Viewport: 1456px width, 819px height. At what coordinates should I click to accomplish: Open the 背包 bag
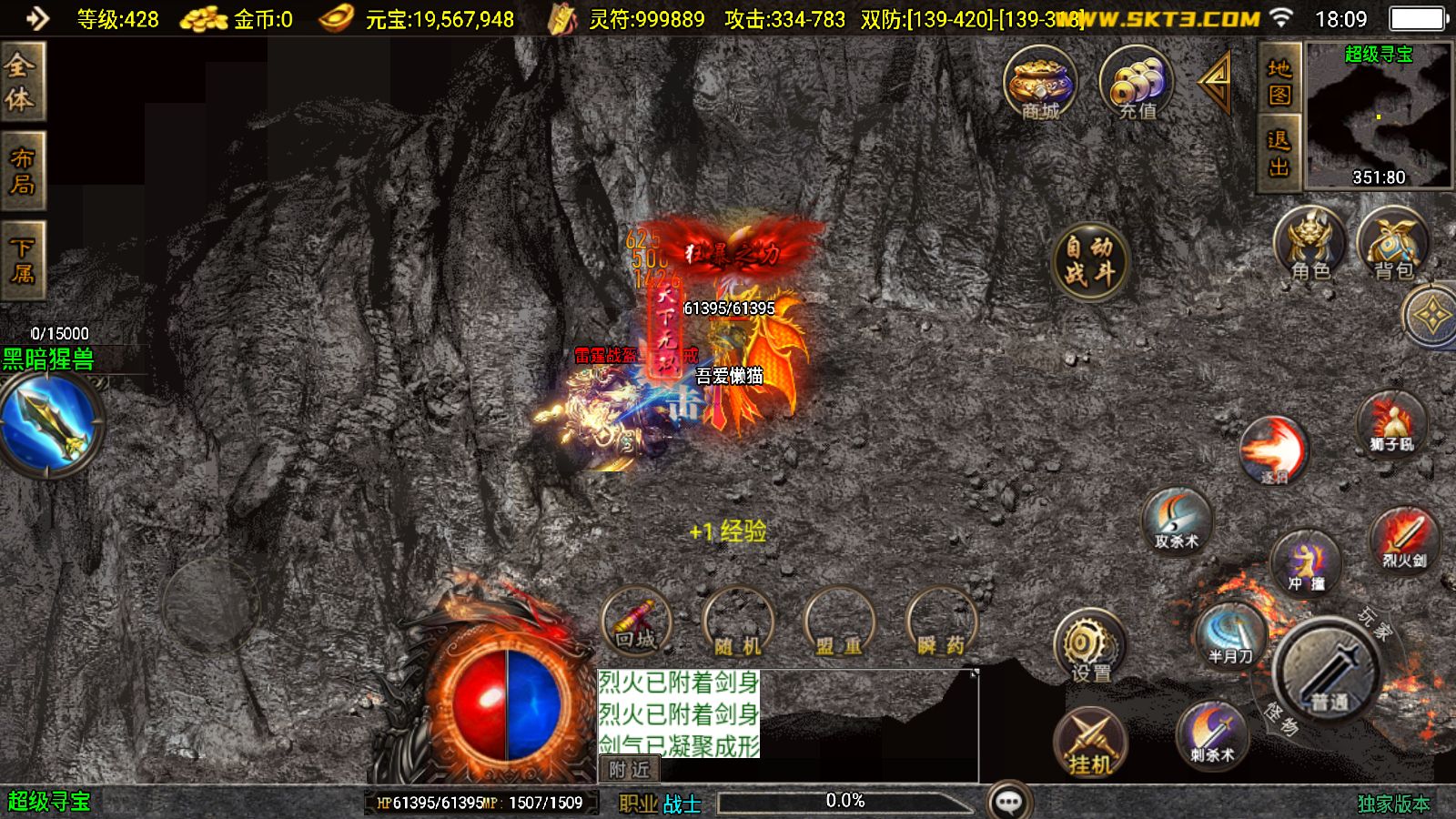[x=1392, y=244]
